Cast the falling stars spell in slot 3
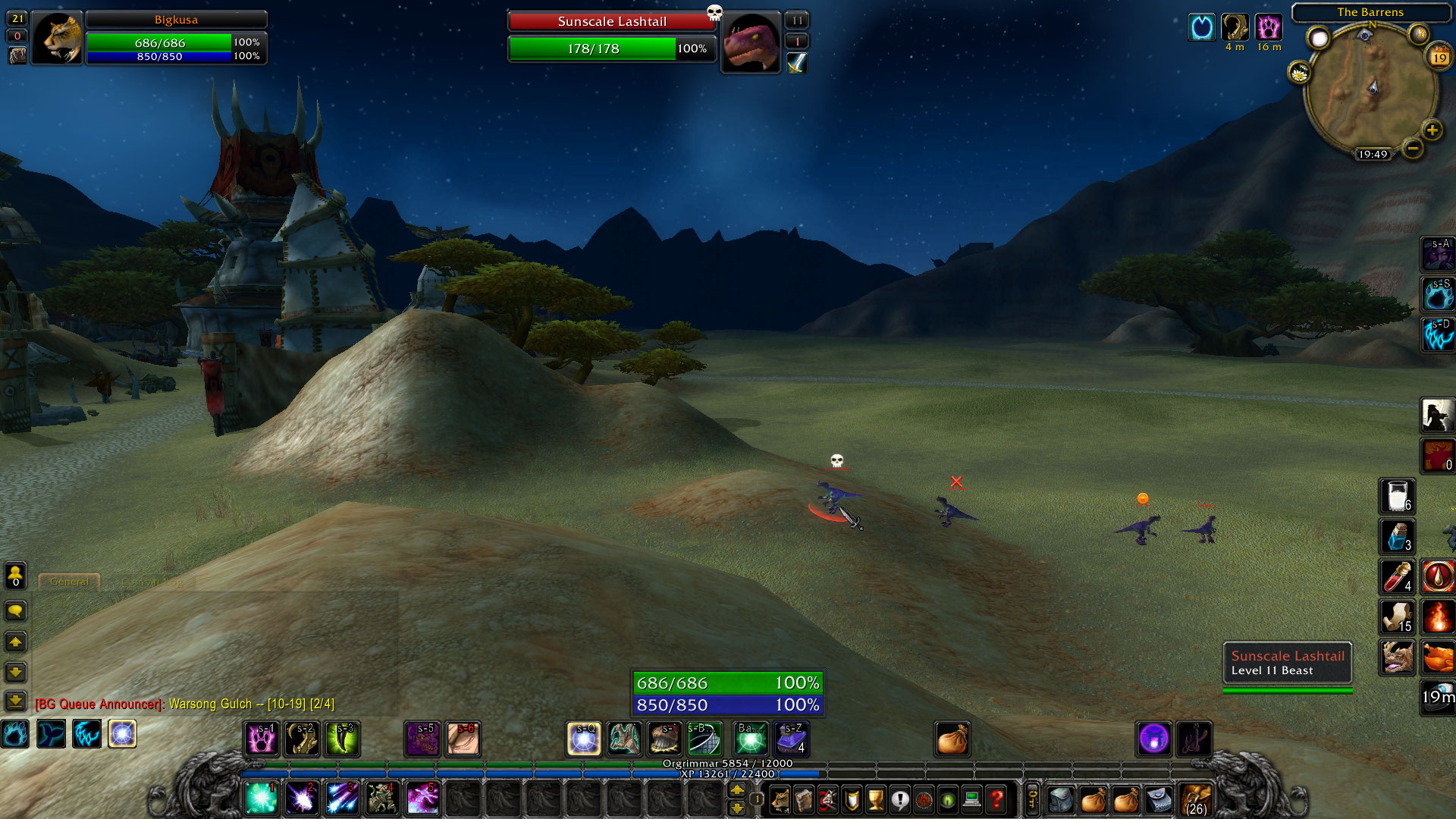 point(342,798)
